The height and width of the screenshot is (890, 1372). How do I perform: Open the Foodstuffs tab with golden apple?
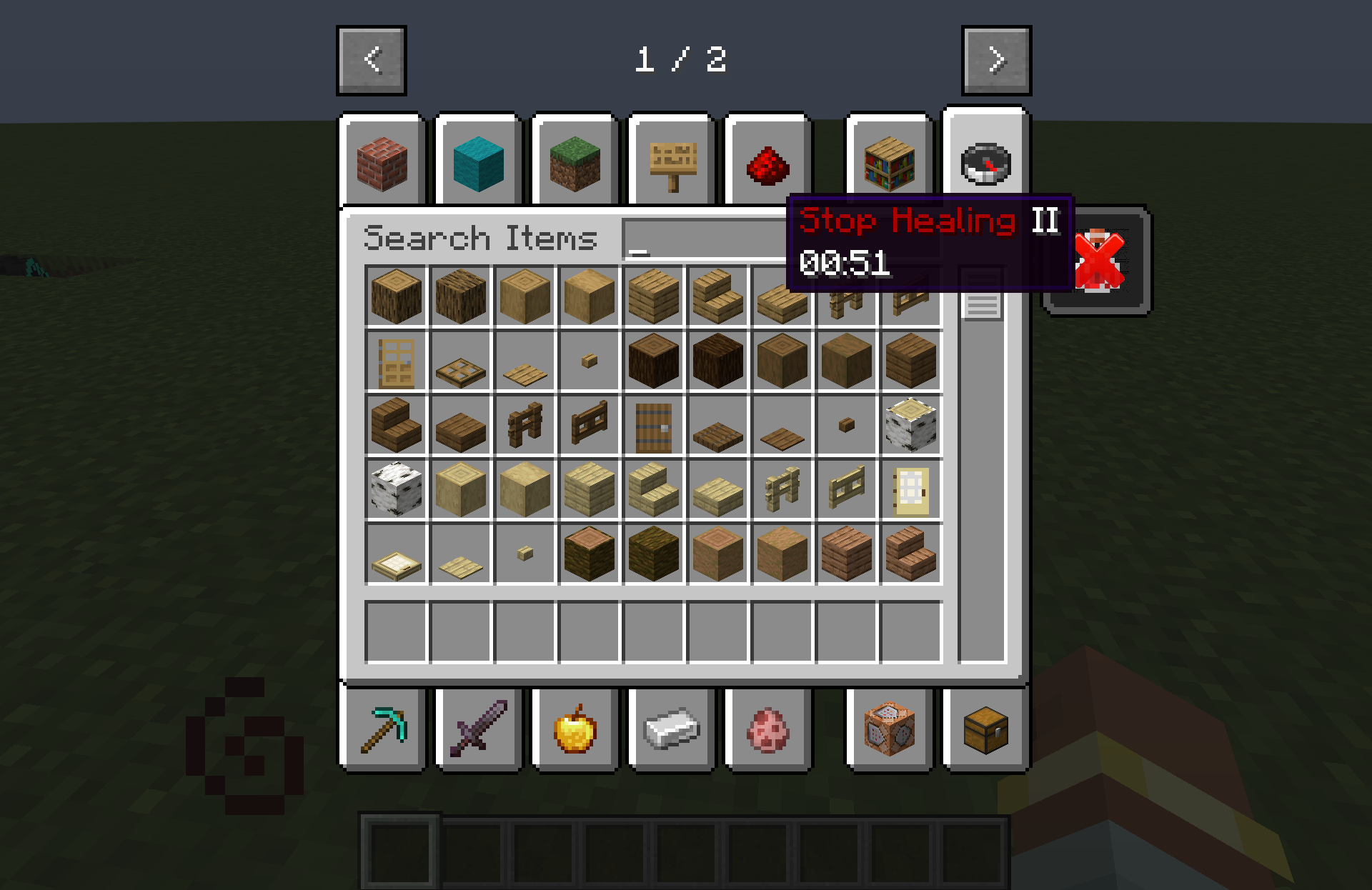tap(575, 729)
